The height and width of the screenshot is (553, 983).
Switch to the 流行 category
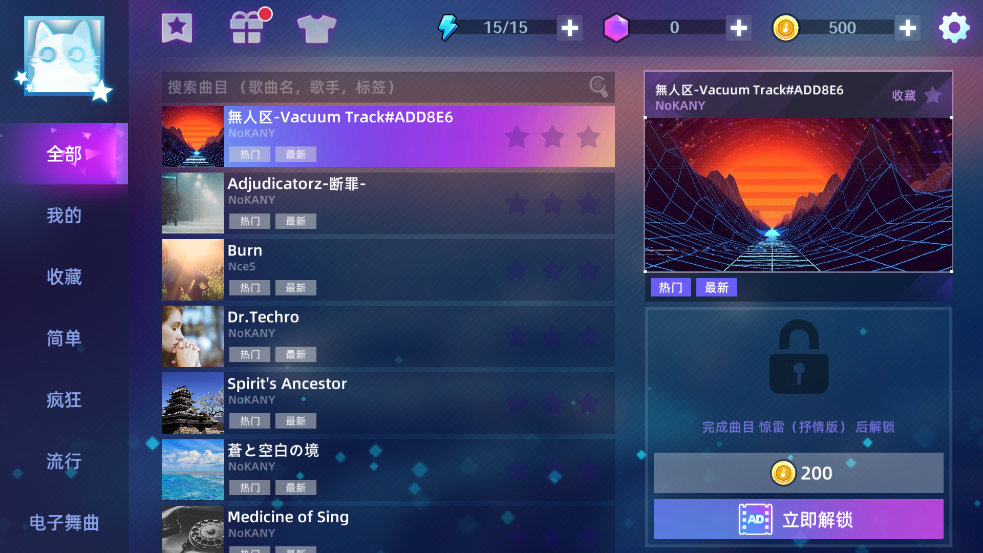(64, 462)
